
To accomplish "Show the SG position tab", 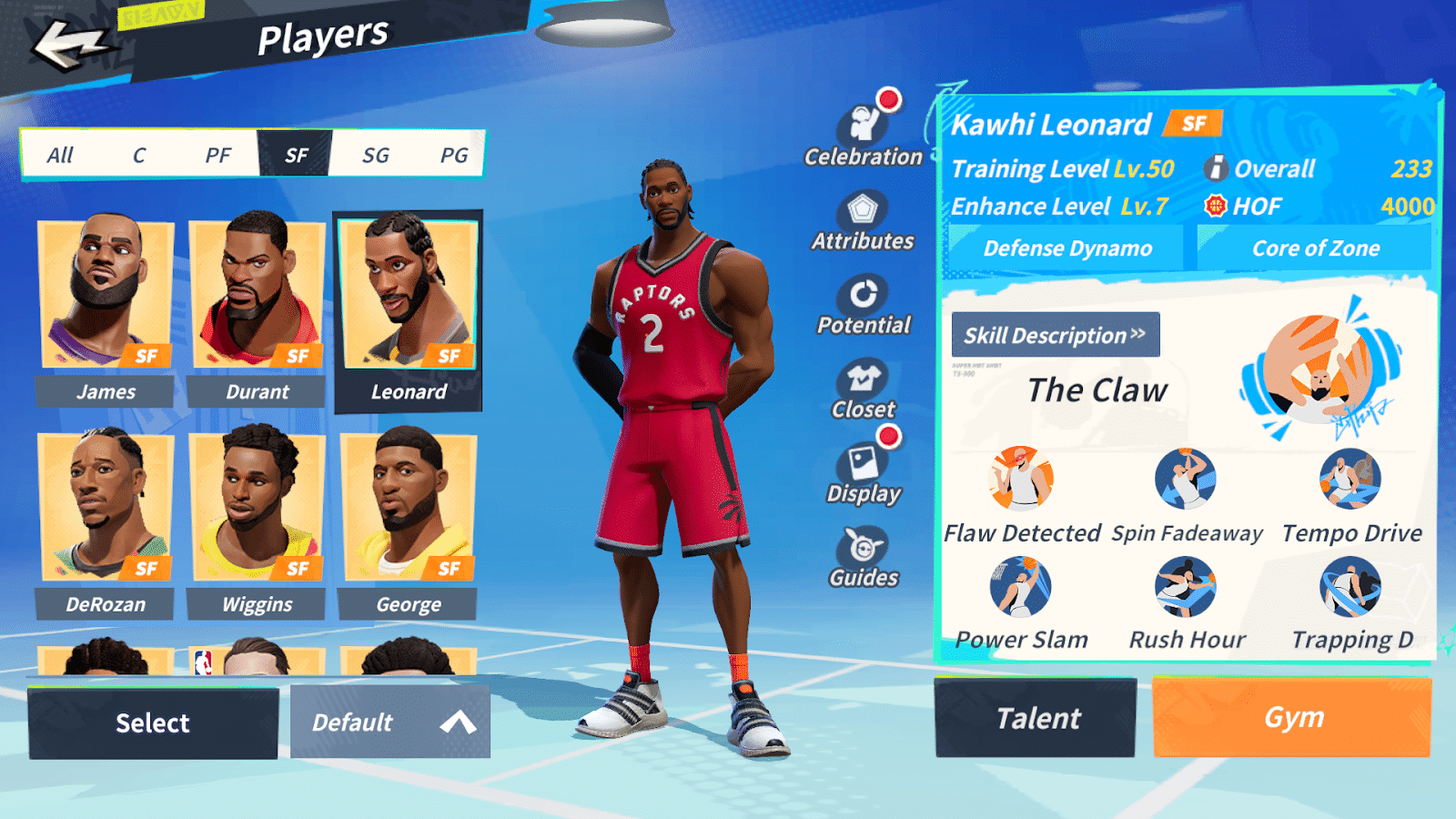I will point(375,155).
